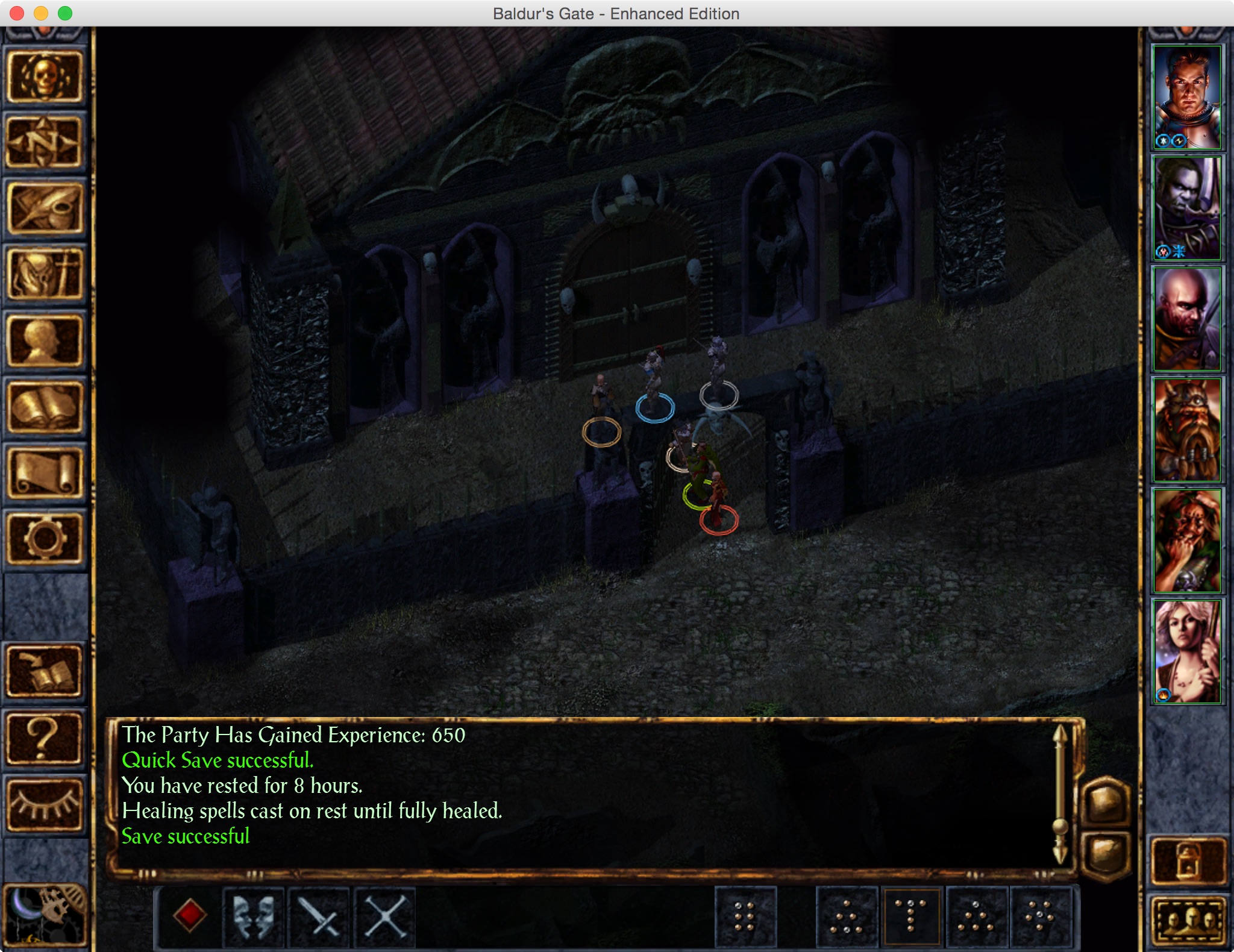Open the gear options menu
The height and width of the screenshot is (952, 1234).
(x=45, y=538)
